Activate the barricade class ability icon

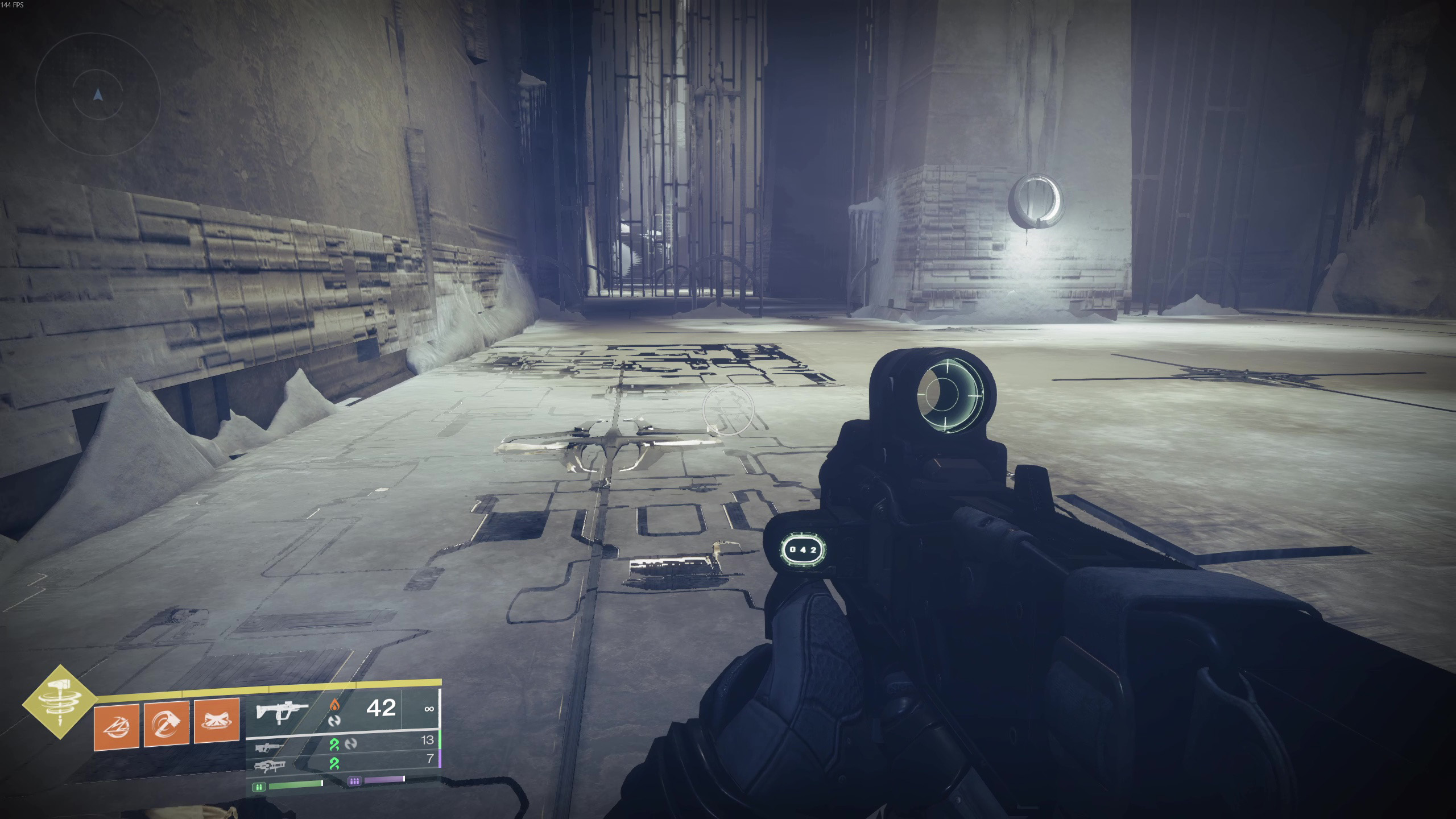(217, 721)
